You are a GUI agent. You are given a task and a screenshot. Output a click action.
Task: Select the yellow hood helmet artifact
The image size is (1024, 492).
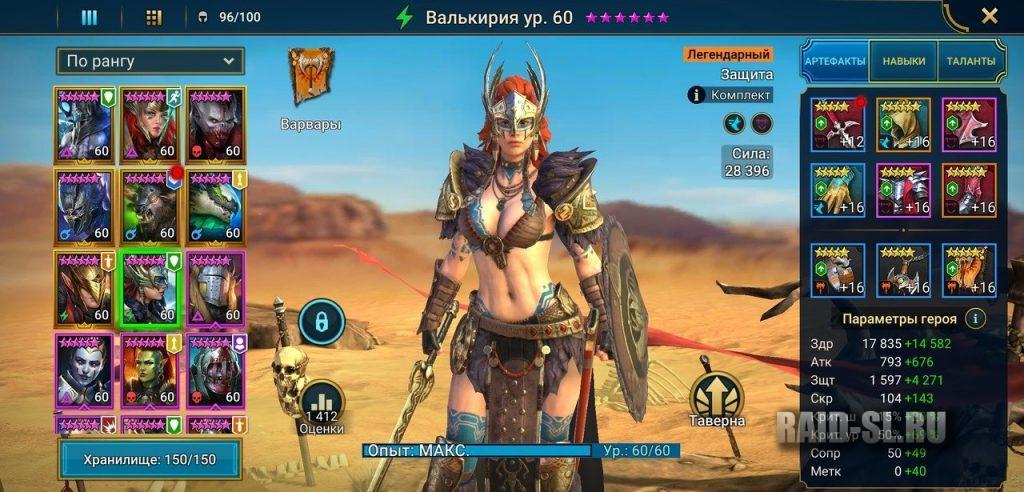(903, 124)
